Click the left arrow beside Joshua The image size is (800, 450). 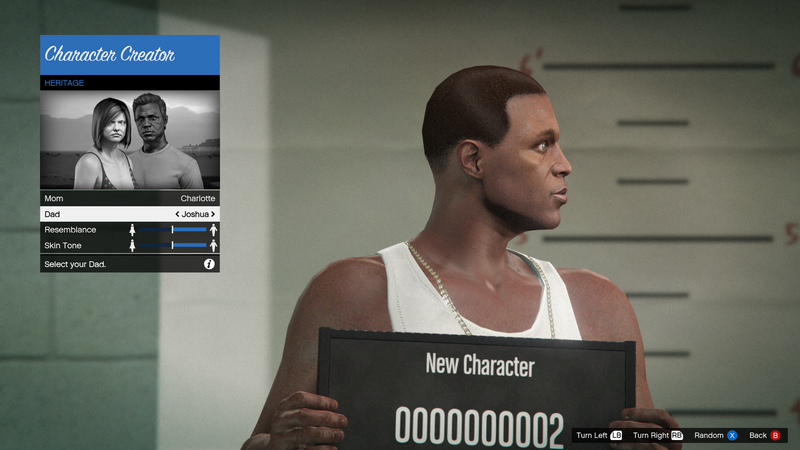pyautogui.click(x=177, y=214)
